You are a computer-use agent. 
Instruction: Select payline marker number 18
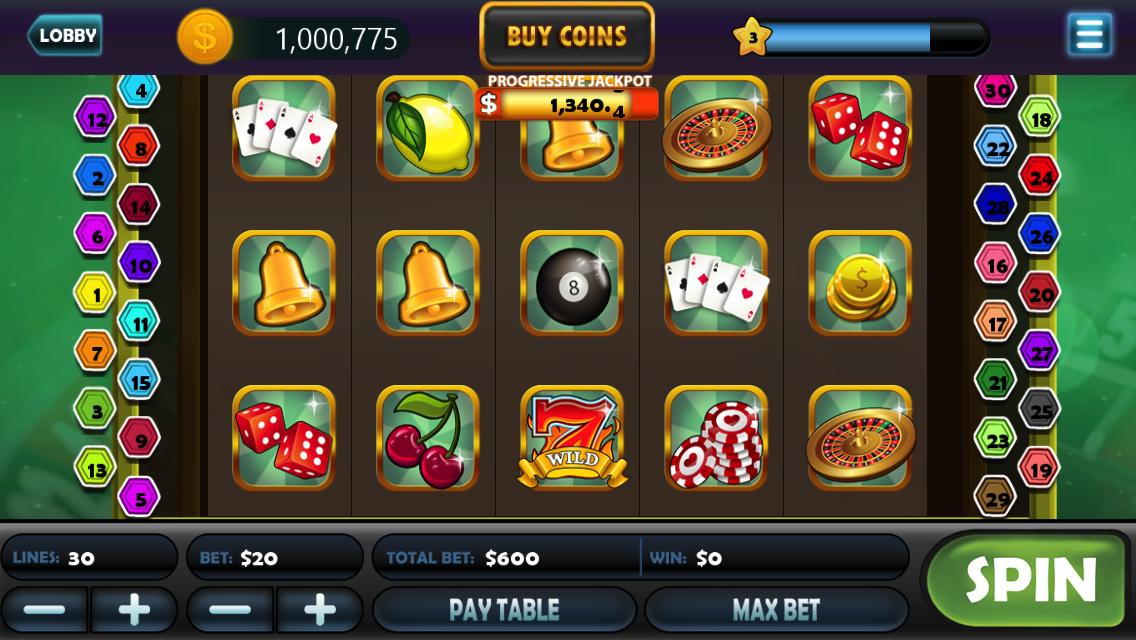[x=1040, y=119]
